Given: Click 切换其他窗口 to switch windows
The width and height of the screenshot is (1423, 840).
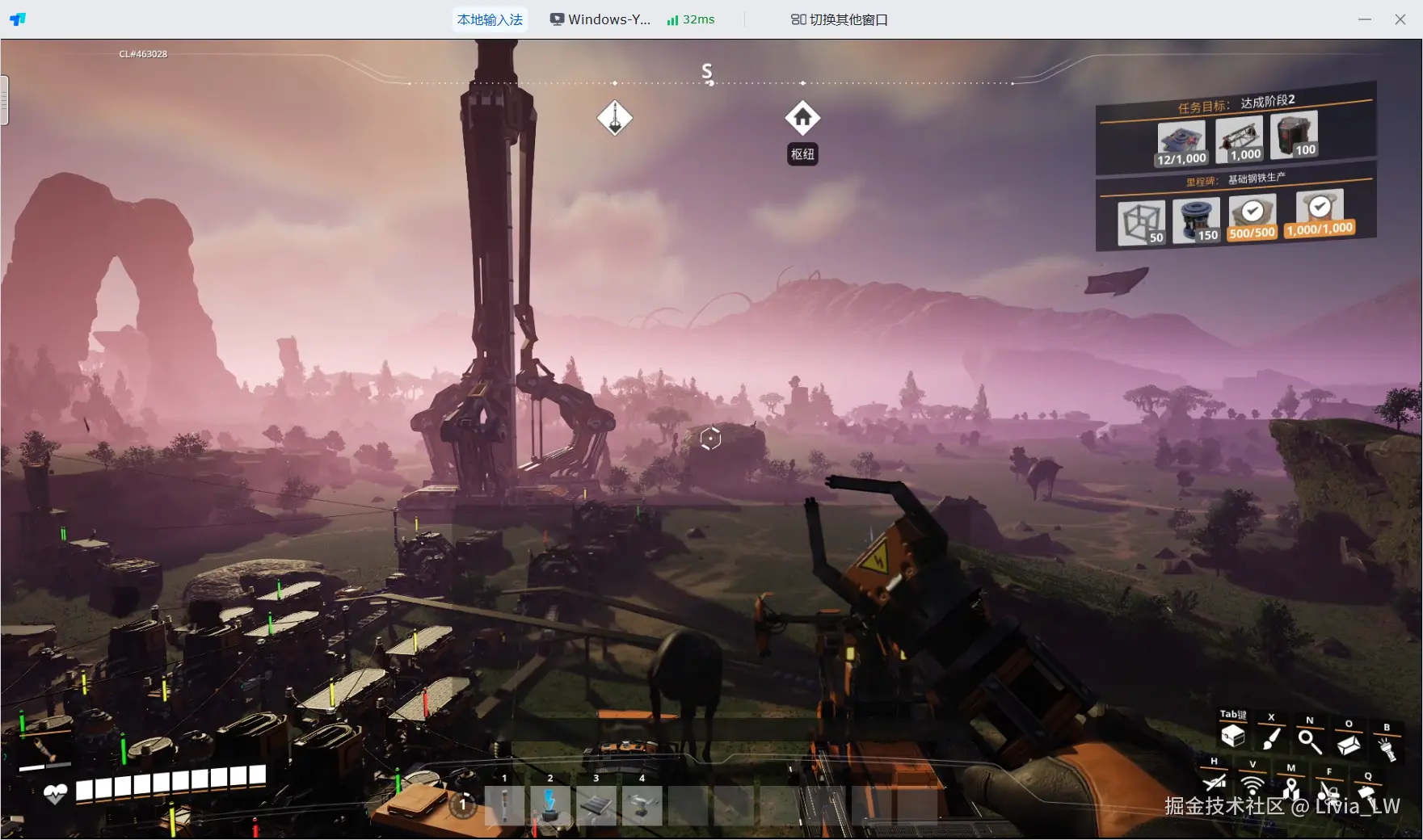Looking at the screenshot, I should click(x=839, y=19).
